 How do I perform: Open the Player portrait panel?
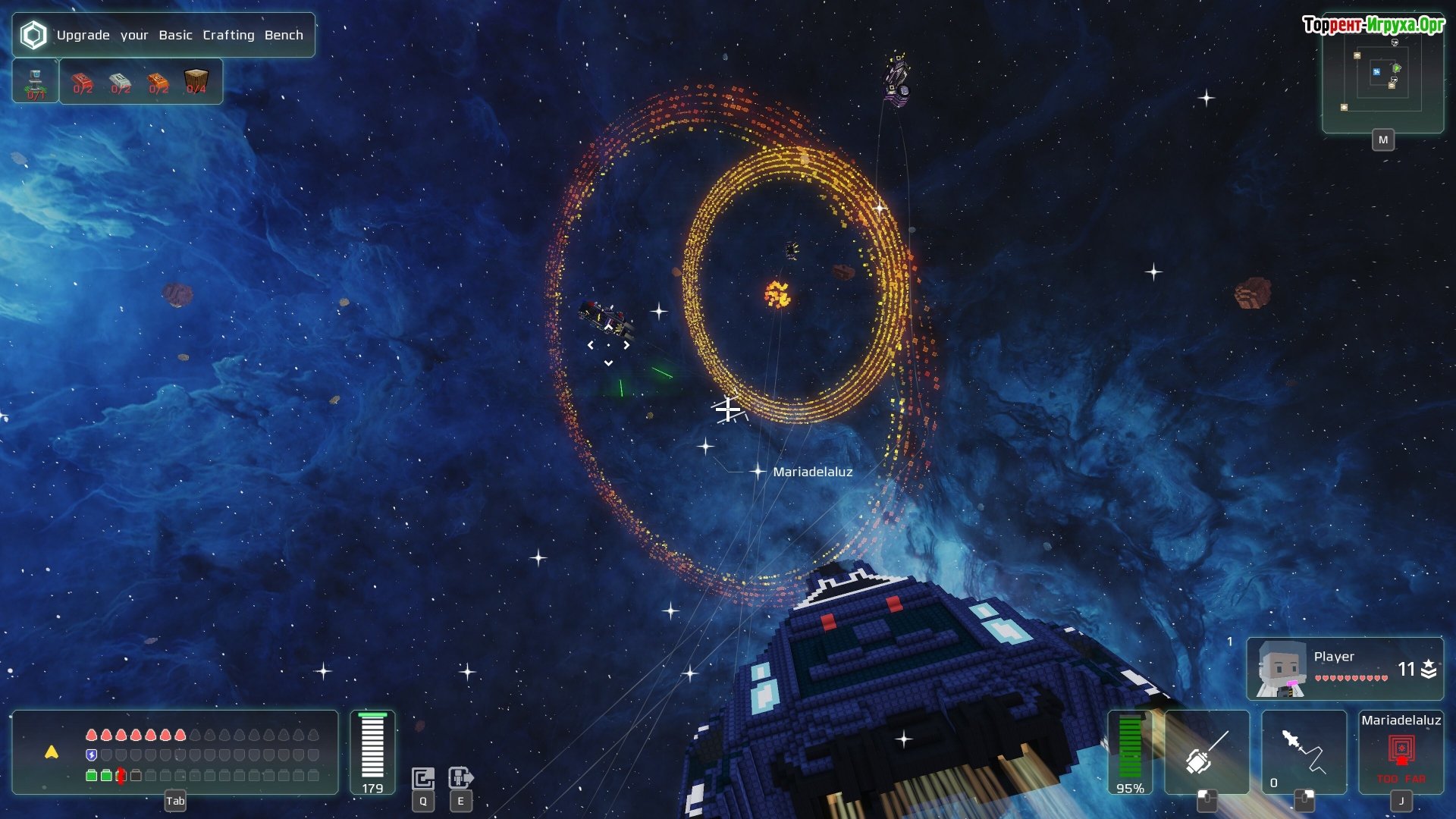pyautogui.click(x=1345, y=668)
